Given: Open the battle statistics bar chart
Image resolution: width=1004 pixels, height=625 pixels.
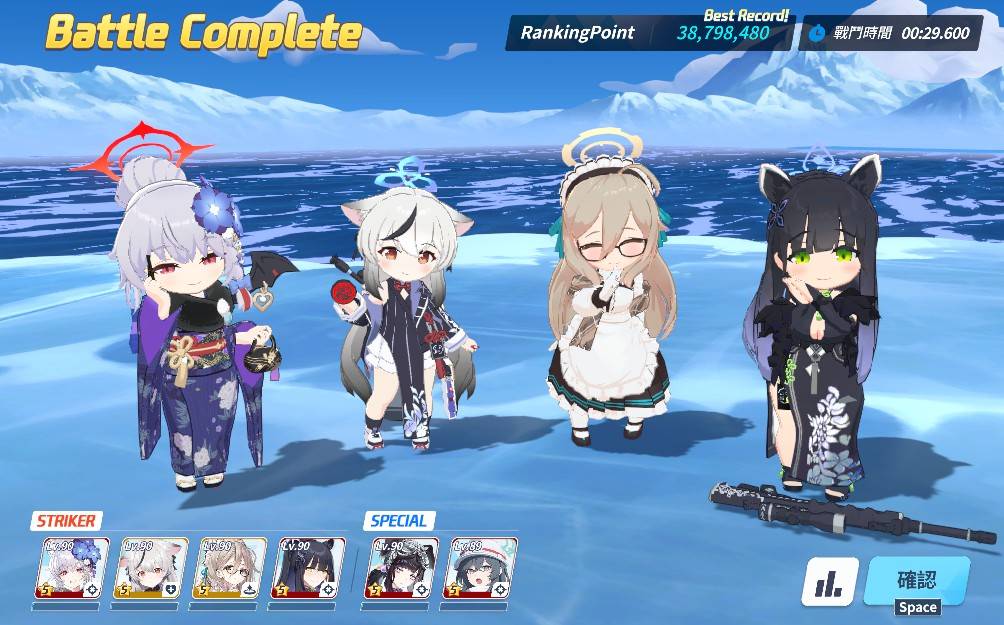Looking at the screenshot, I should point(830,582).
